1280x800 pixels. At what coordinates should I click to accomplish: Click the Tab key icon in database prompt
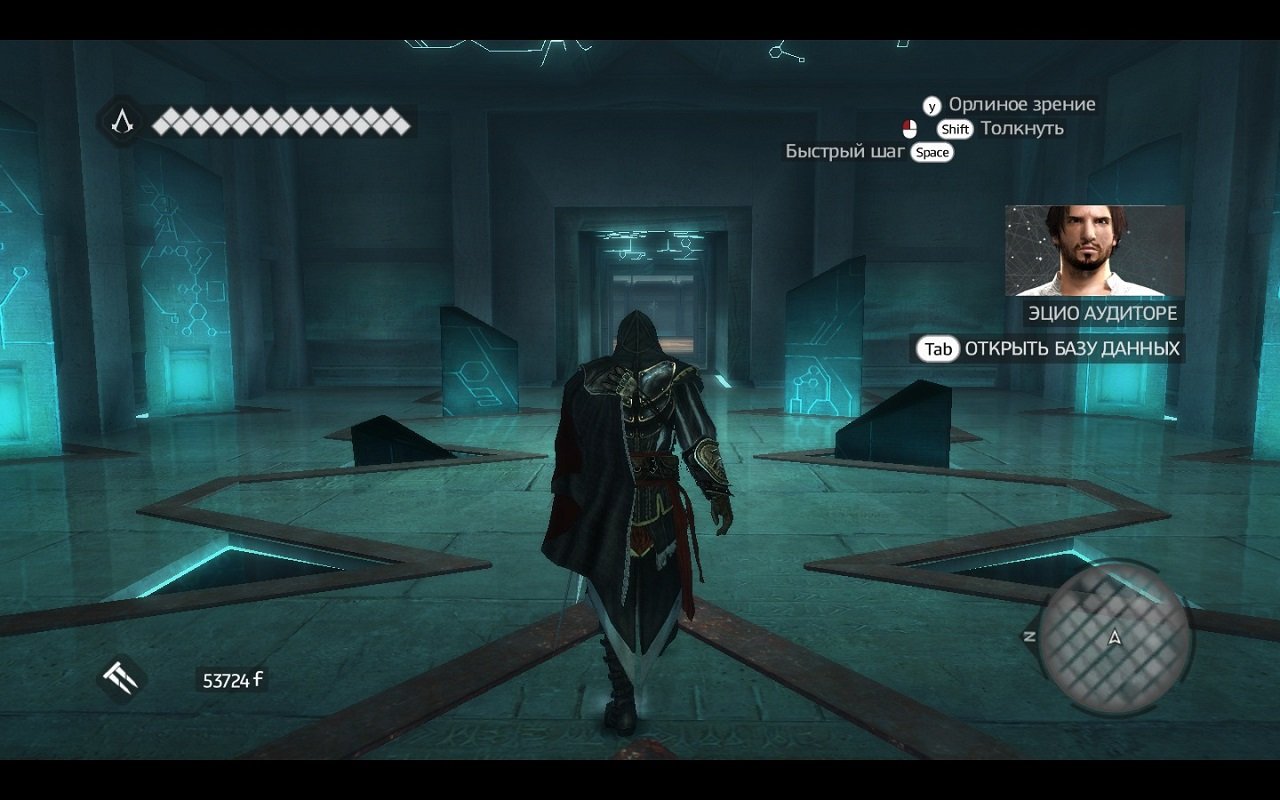point(936,350)
